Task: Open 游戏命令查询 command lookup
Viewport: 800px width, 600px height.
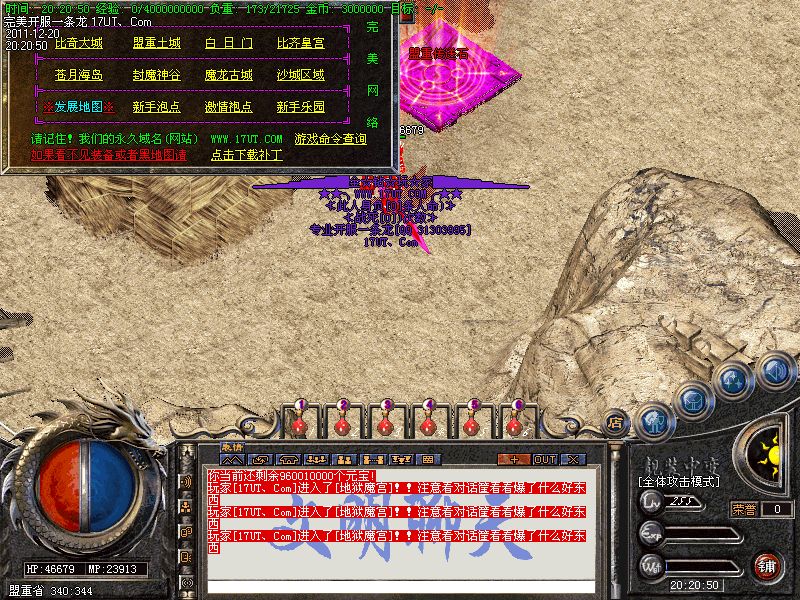Action: pyautogui.click(x=329, y=139)
